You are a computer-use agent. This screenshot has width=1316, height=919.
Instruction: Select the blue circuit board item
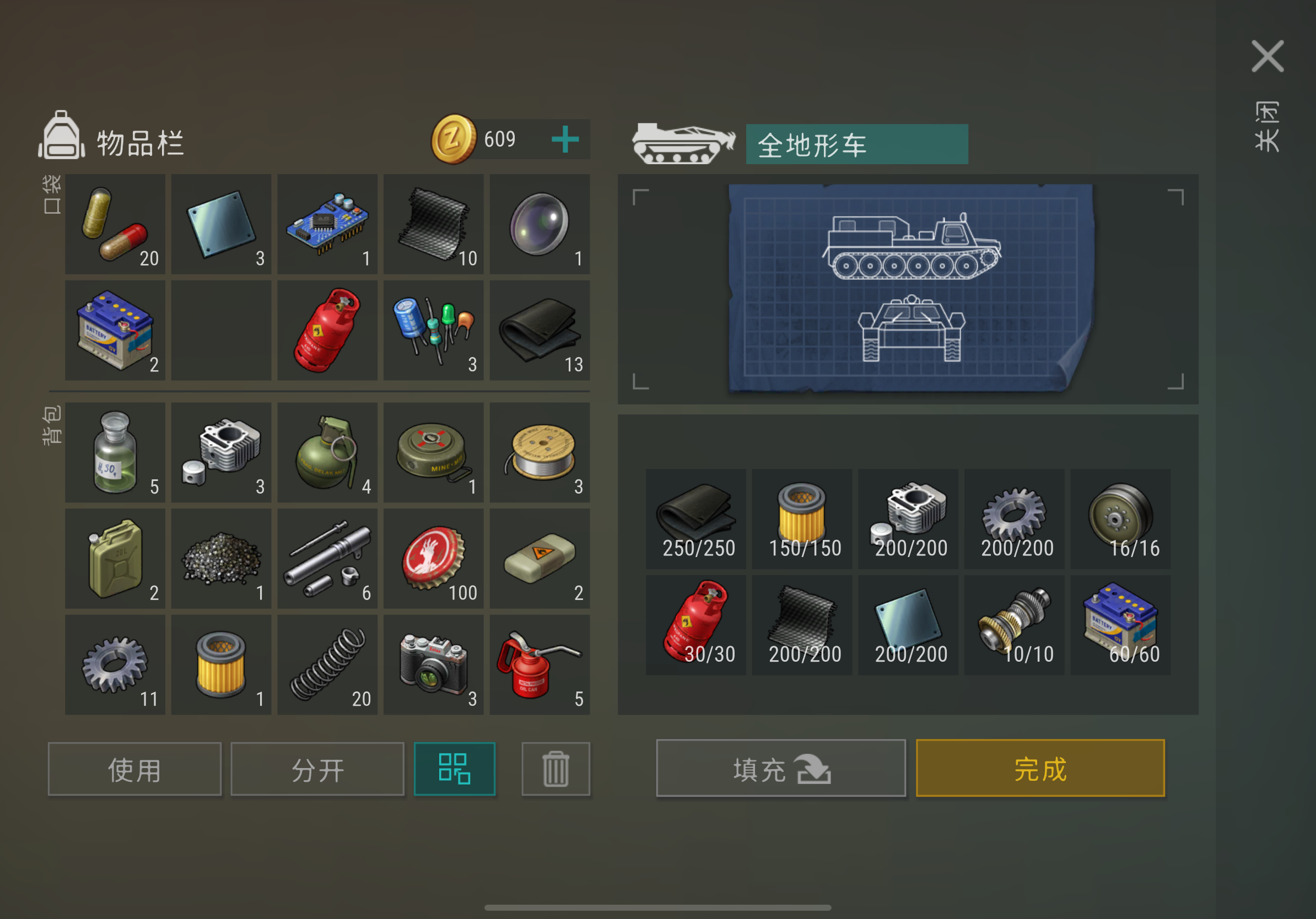coord(327,224)
